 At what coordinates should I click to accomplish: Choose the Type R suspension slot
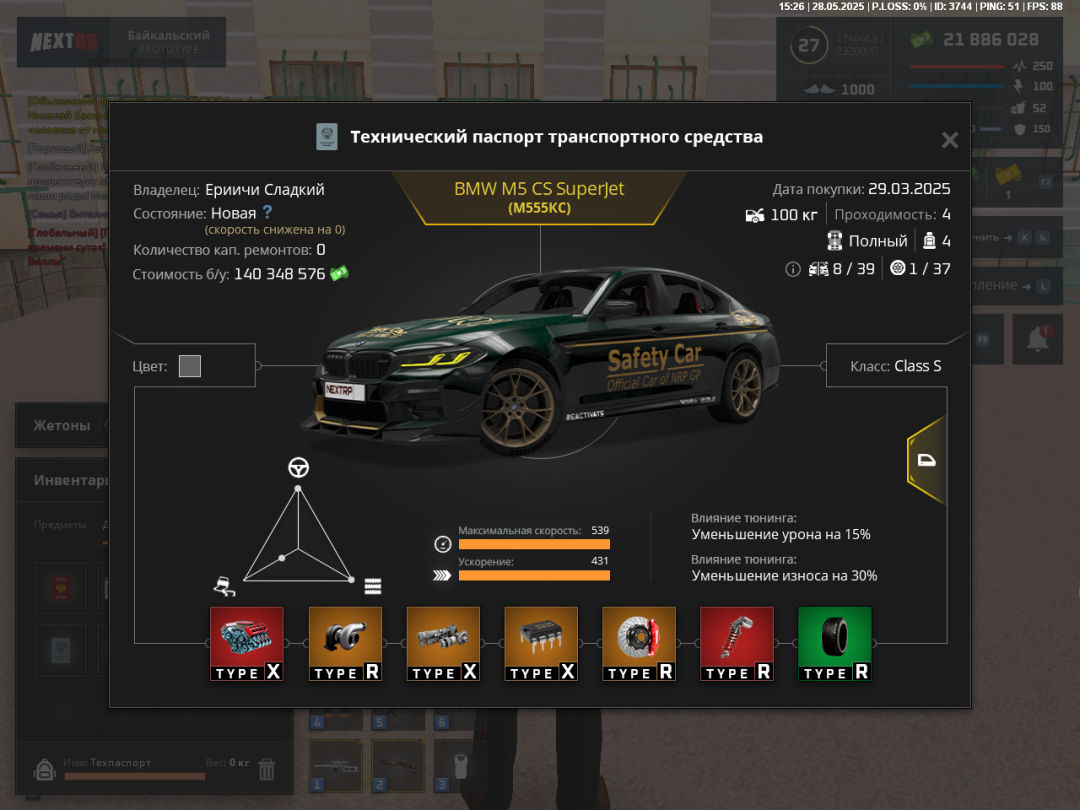[737, 644]
